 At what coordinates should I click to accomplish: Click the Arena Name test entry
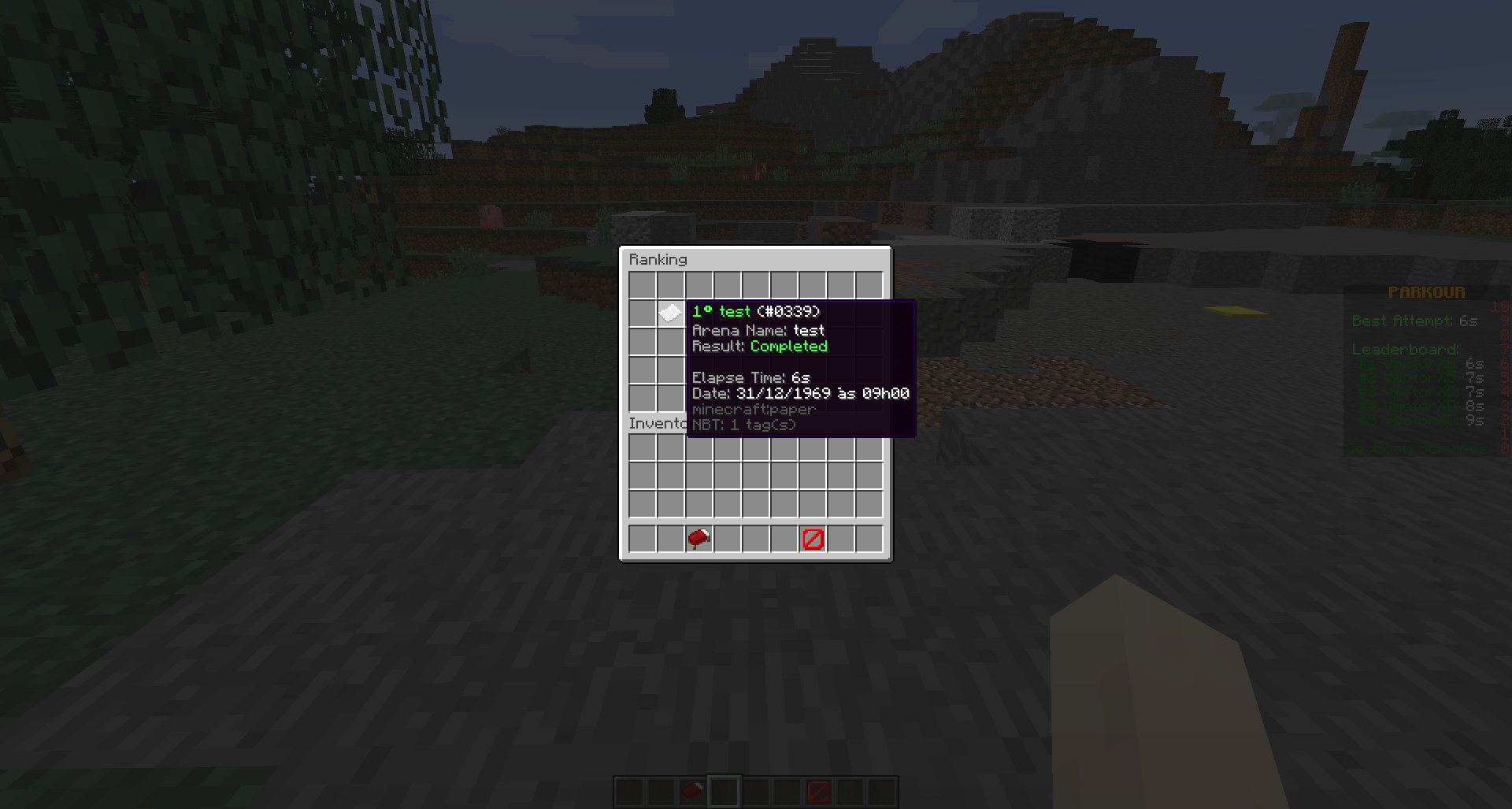point(758,330)
